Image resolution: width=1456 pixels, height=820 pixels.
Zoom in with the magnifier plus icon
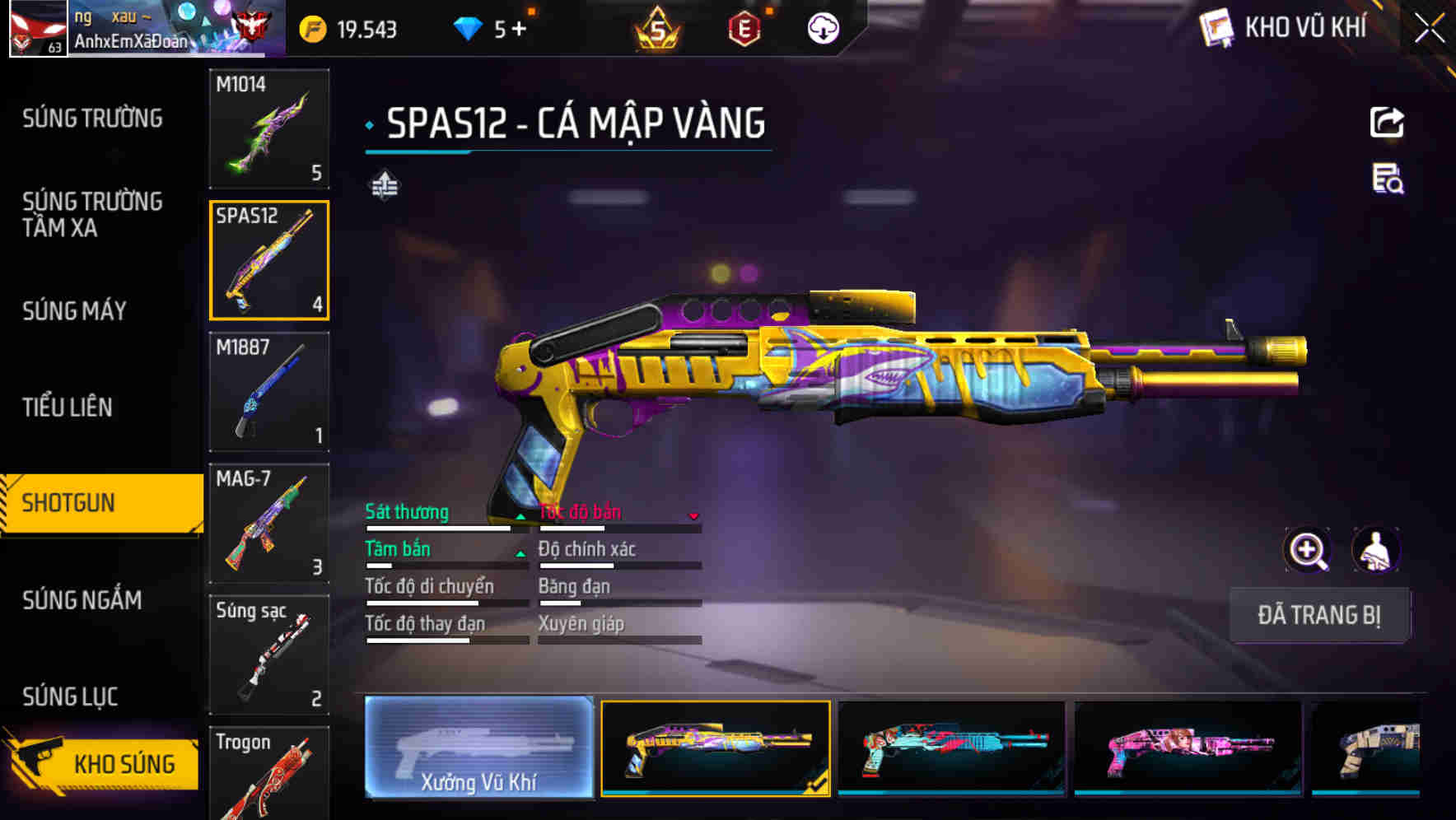click(1308, 550)
